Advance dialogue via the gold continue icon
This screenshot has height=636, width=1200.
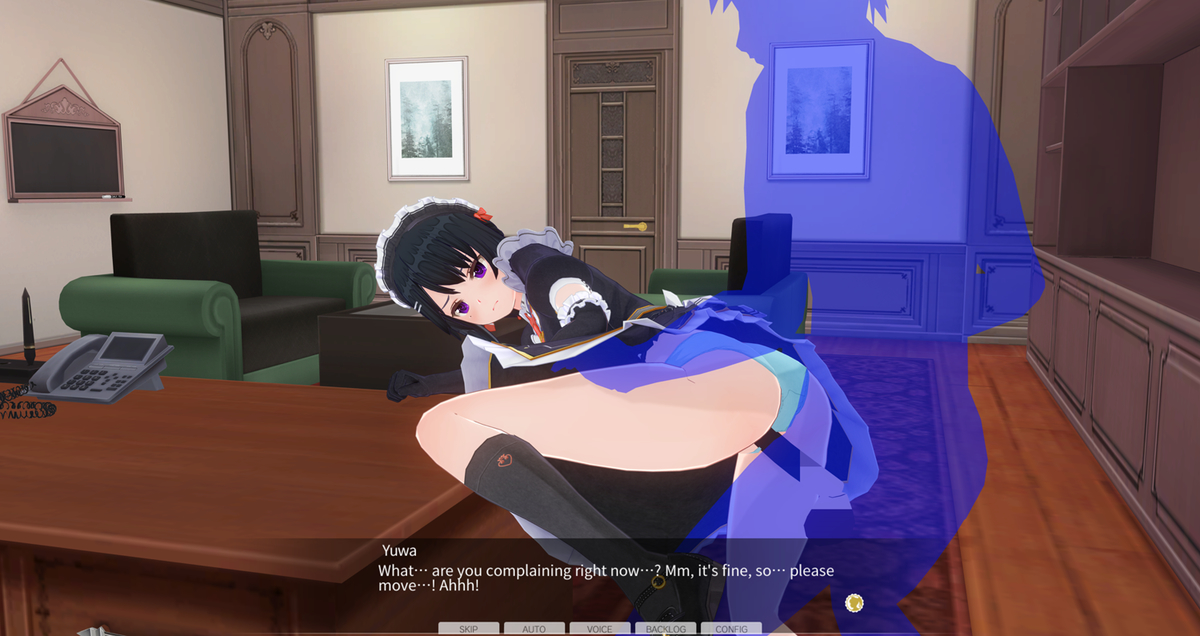(853, 602)
